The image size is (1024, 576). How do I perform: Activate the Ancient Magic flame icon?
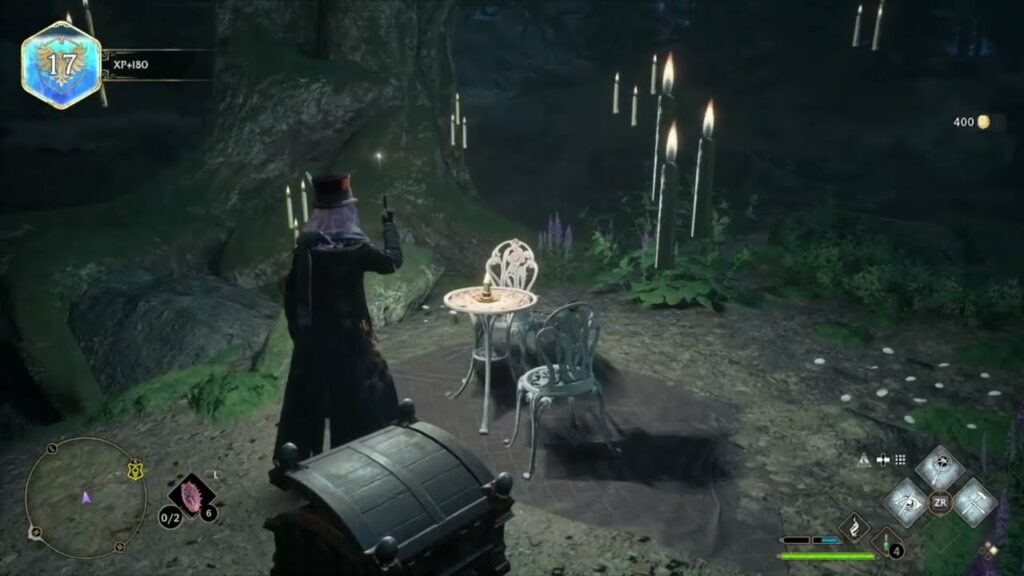pyautogui.click(x=853, y=527)
